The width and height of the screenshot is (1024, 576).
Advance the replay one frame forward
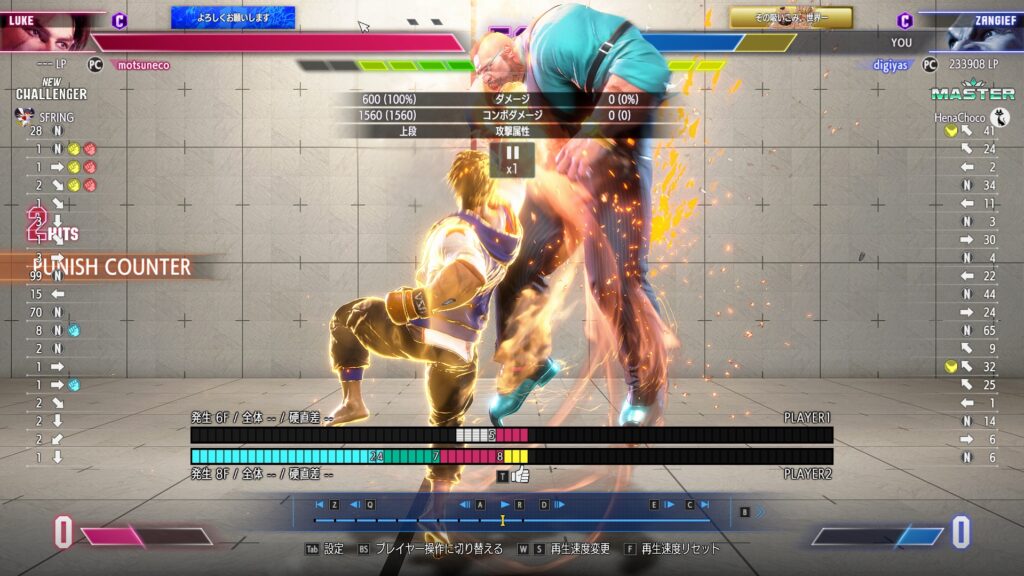(x=558, y=505)
